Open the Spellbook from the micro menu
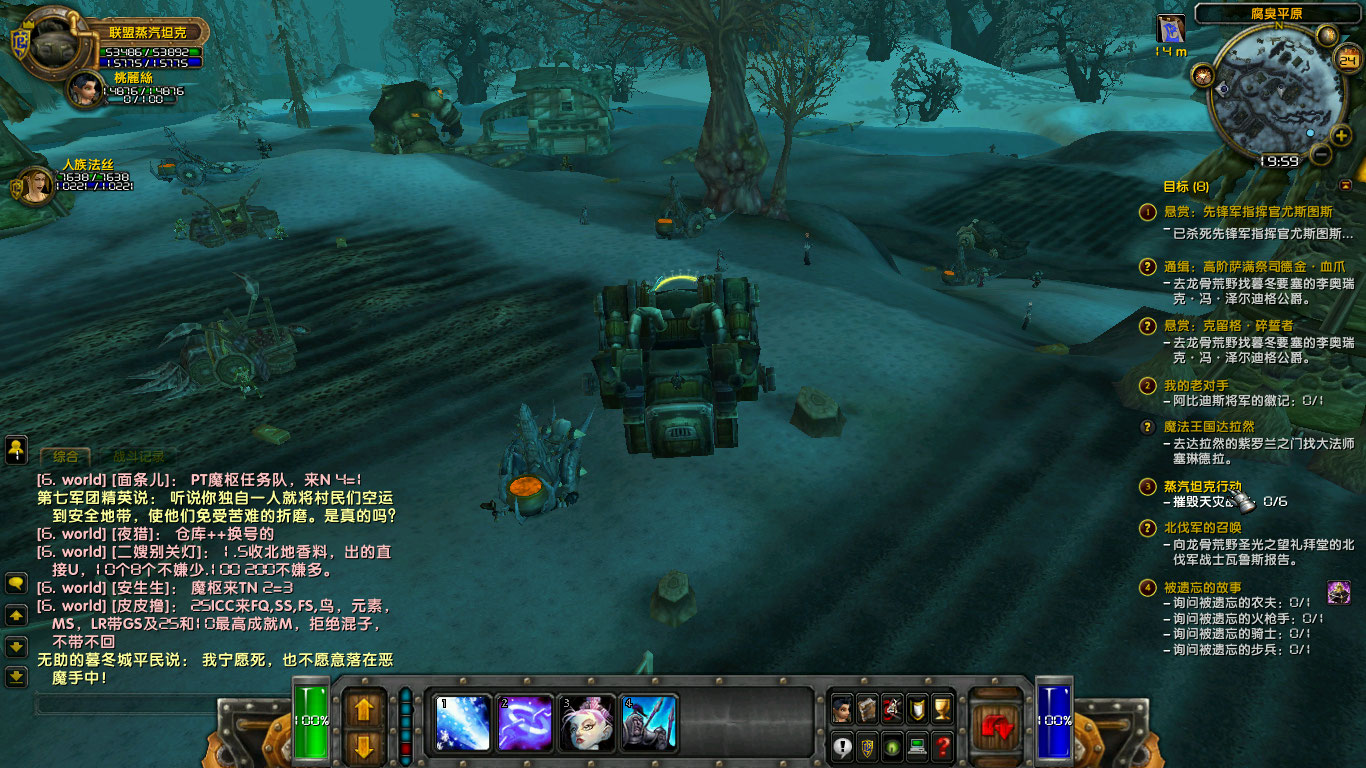 (x=866, y=708)
